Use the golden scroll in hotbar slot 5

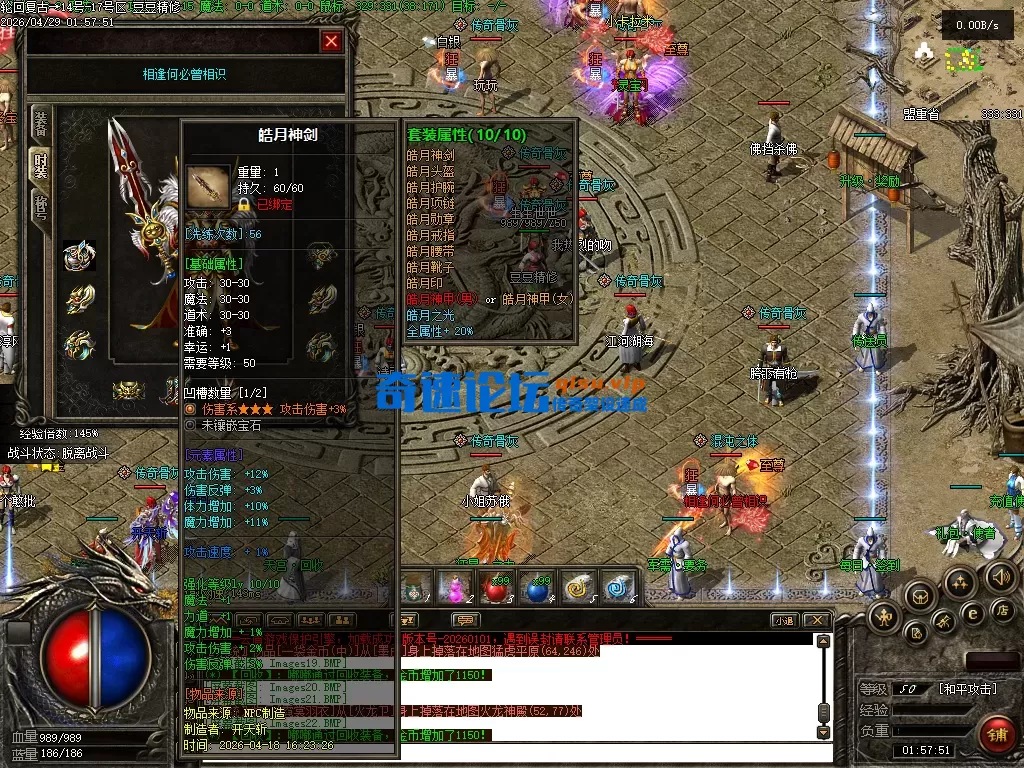tap(579, 588)
